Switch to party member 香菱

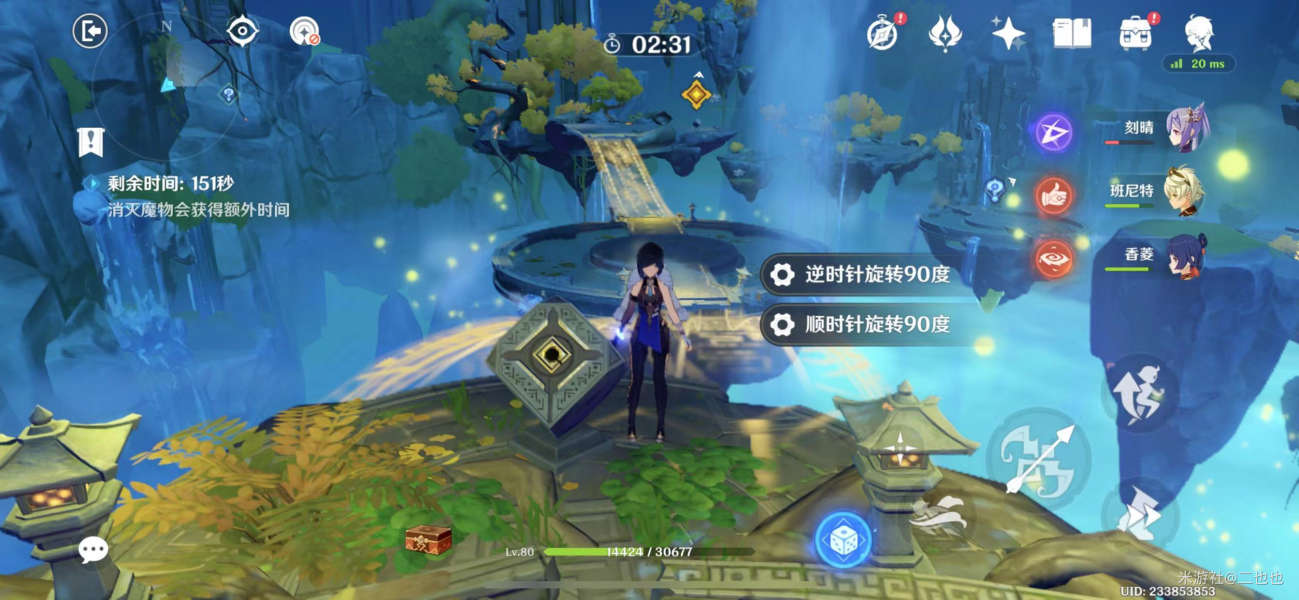[1186, 256]
